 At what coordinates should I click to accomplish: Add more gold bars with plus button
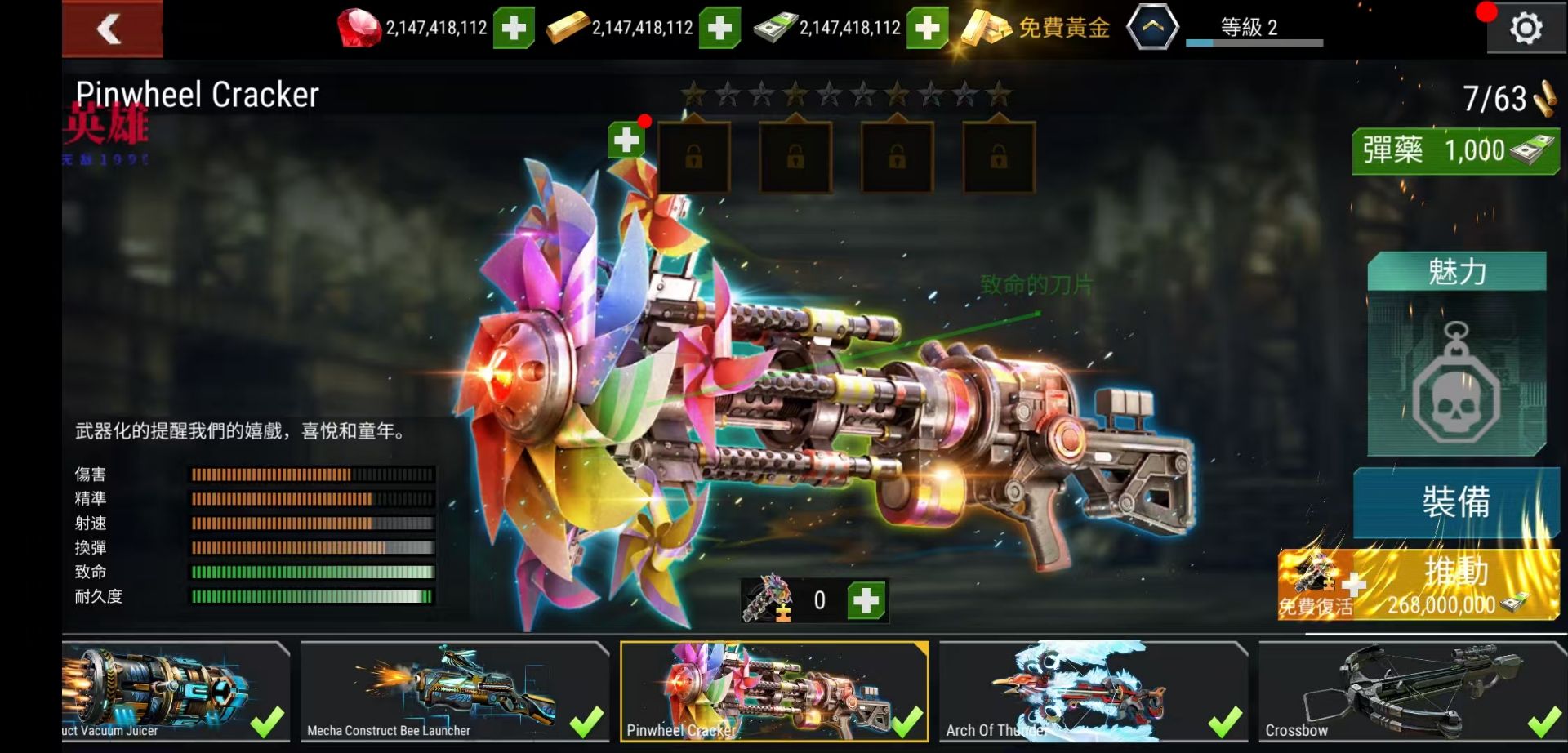pos(719,29)
